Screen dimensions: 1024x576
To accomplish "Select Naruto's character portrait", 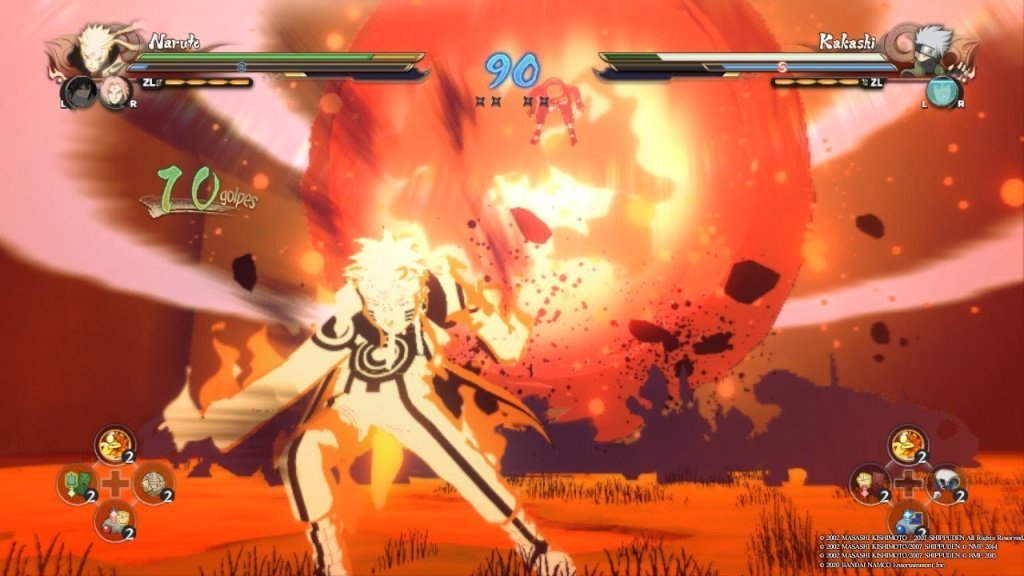I will click(96, 48).
